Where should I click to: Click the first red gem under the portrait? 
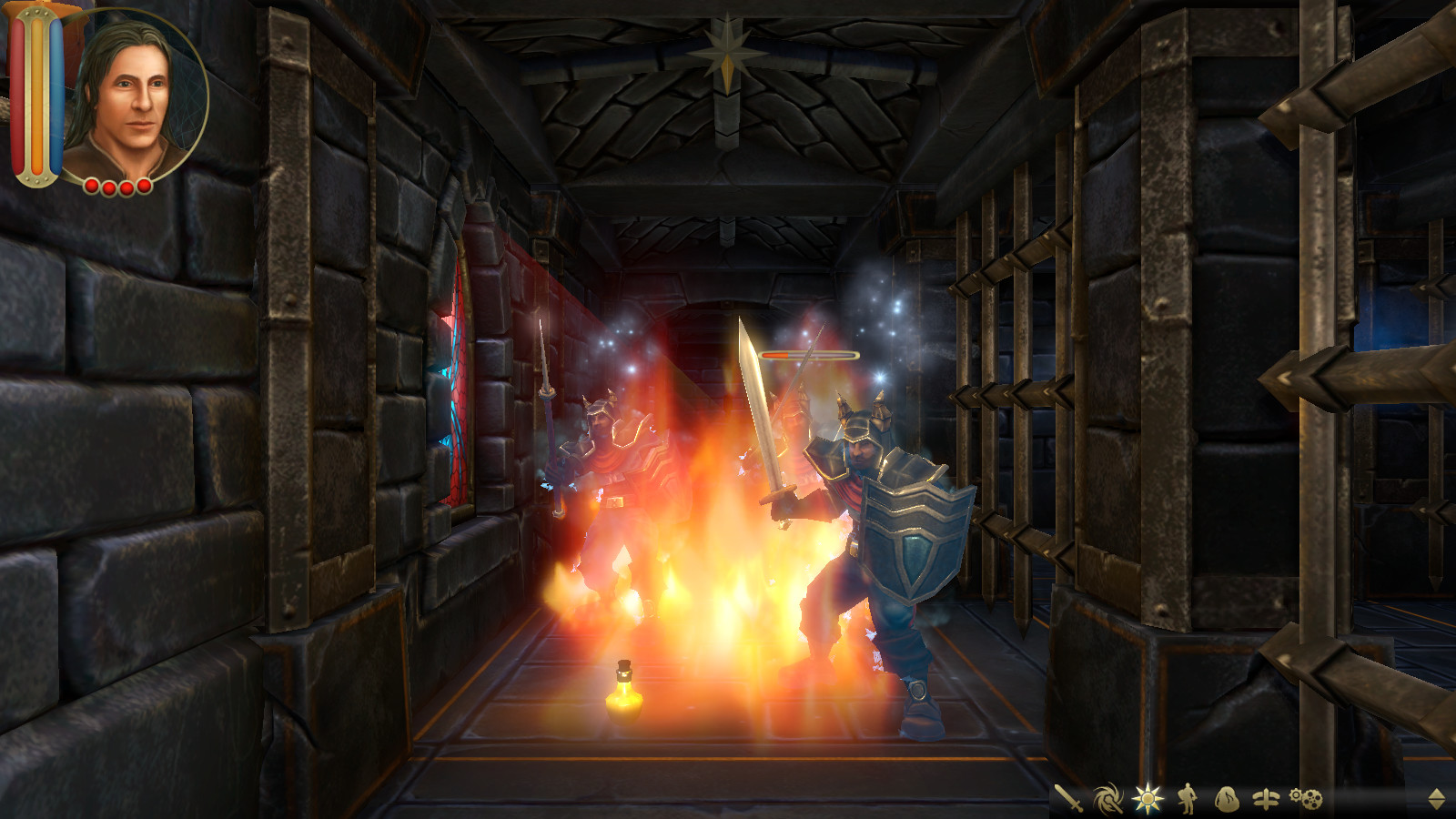(x=92, y=187)
